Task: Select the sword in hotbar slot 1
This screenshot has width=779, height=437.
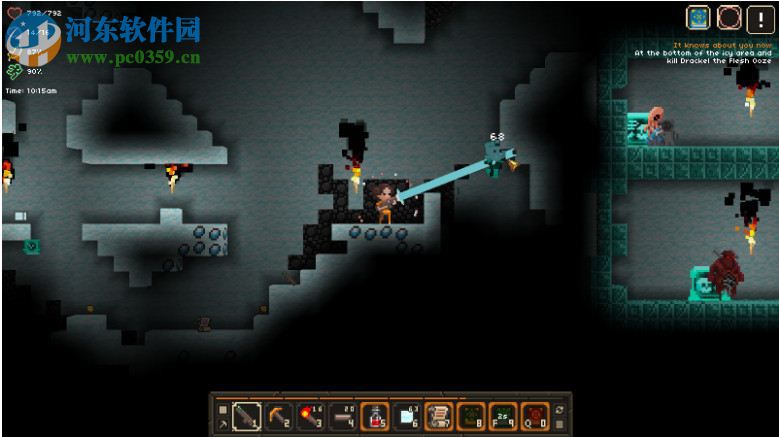Action: point(246,415)
